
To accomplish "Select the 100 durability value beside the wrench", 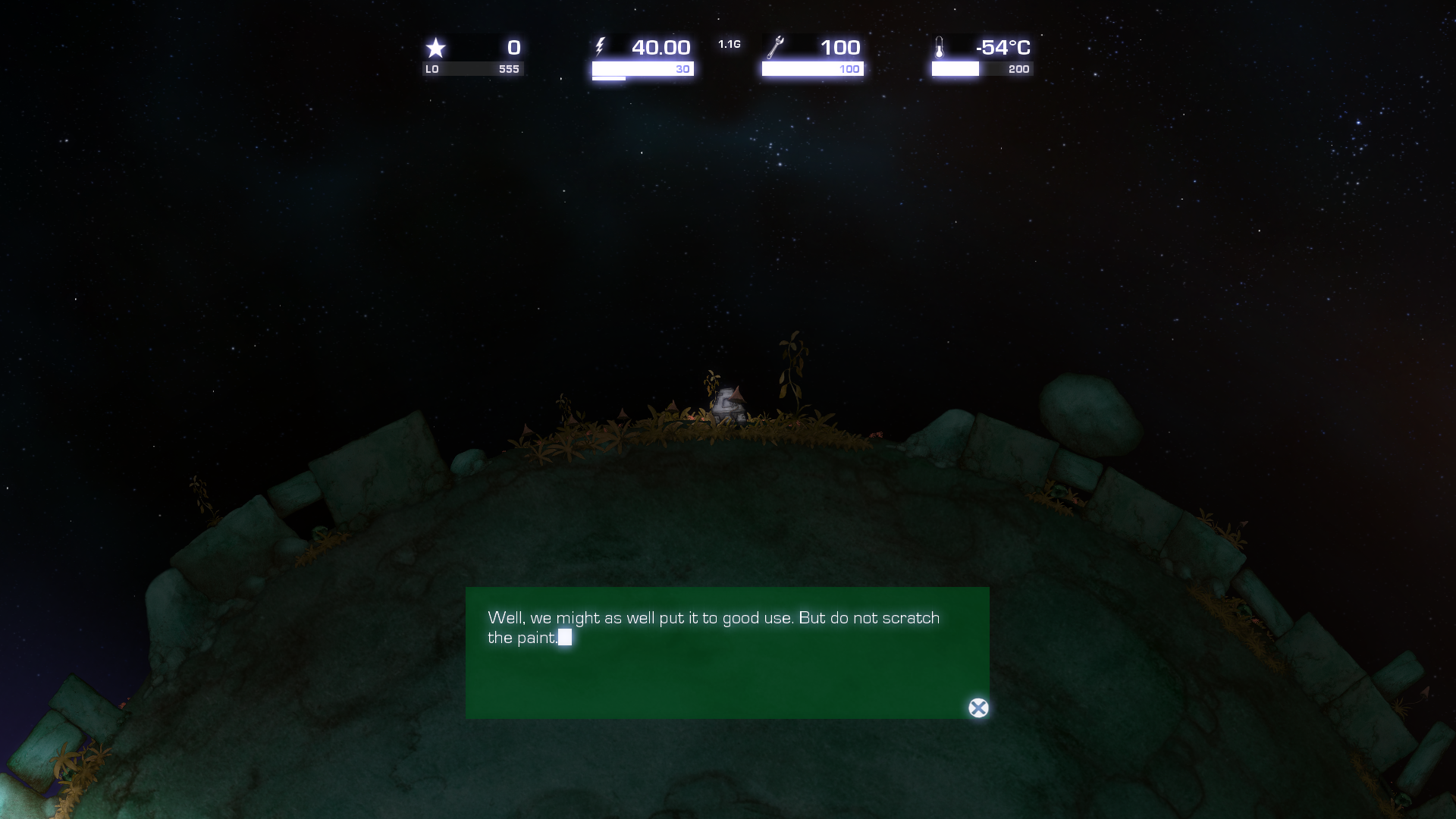I will 842,47.
